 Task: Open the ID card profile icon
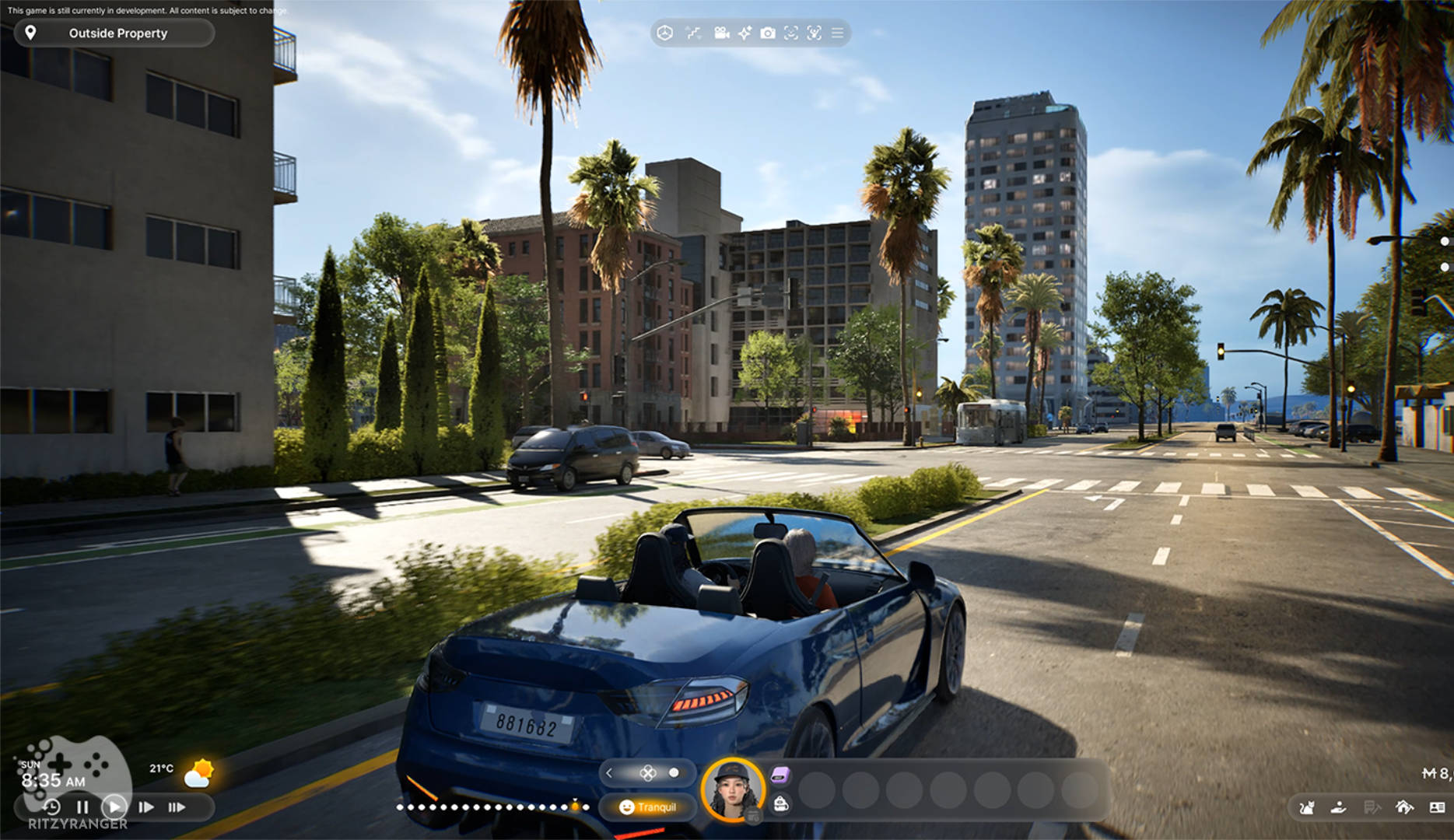click(1437, 807)
